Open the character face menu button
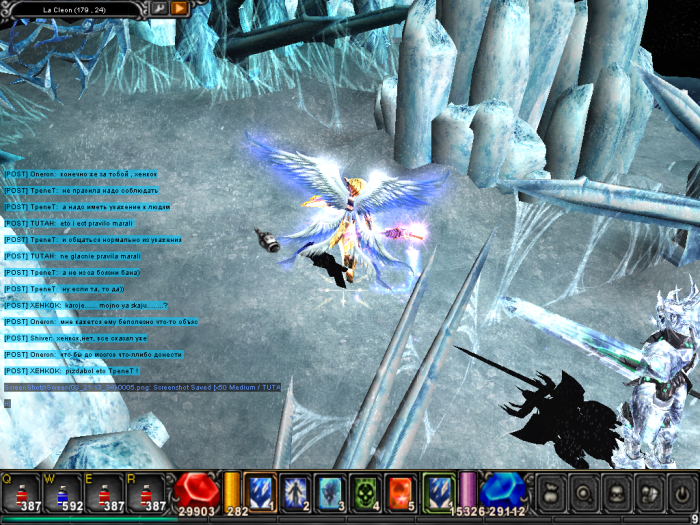The height and width of the screenshot is (525, 700). (617, 493)
